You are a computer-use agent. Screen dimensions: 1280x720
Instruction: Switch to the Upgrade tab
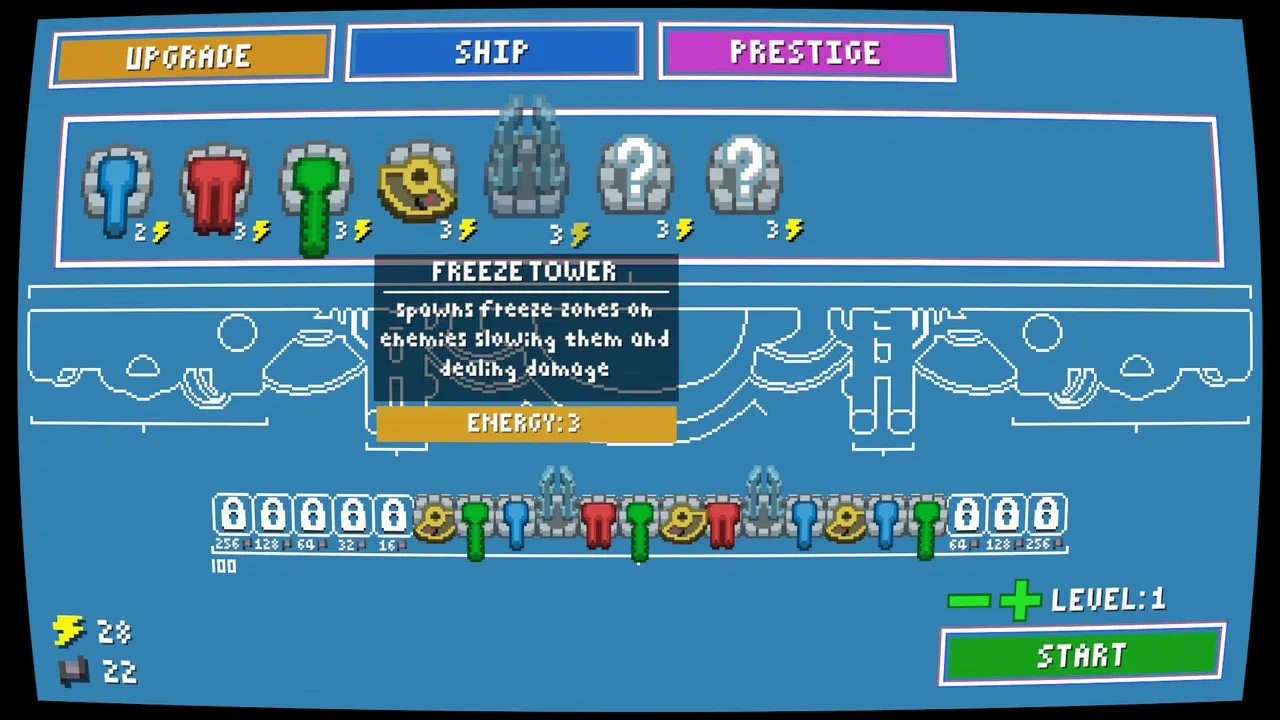point(192,56)
